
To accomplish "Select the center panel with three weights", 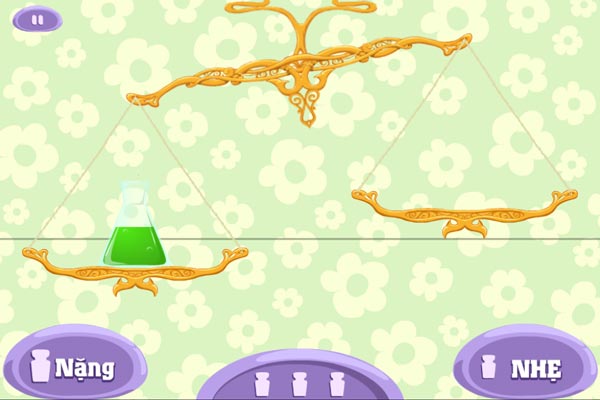I will point(299,380).
